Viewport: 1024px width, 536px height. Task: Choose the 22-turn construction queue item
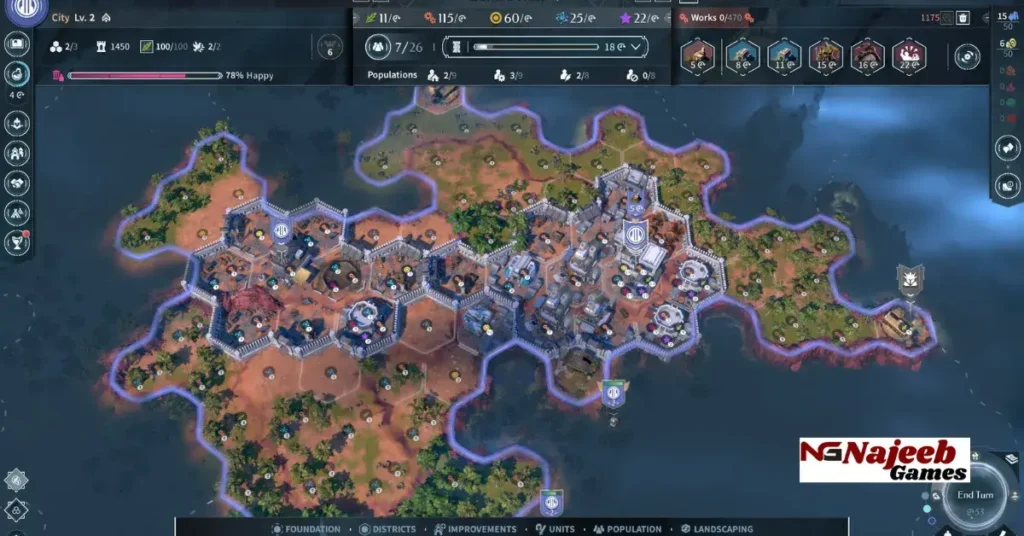(x=908, y=55)
